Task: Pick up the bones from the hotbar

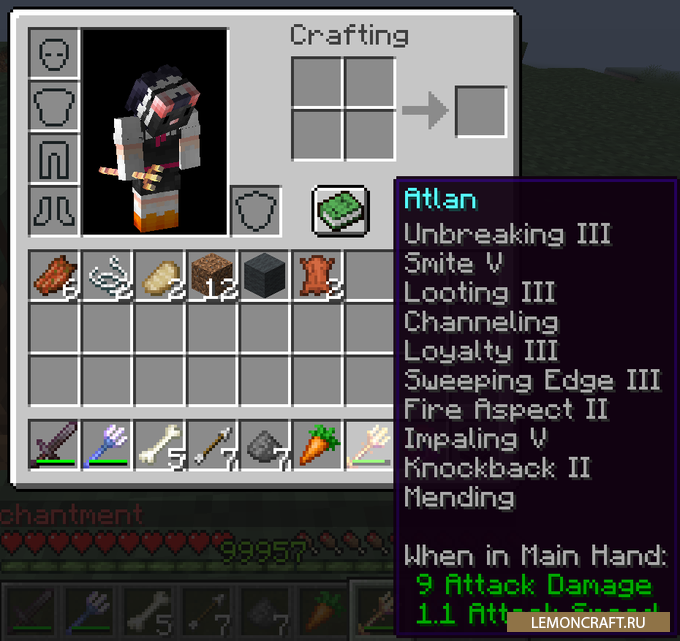Action: click(x=160, y=443)
